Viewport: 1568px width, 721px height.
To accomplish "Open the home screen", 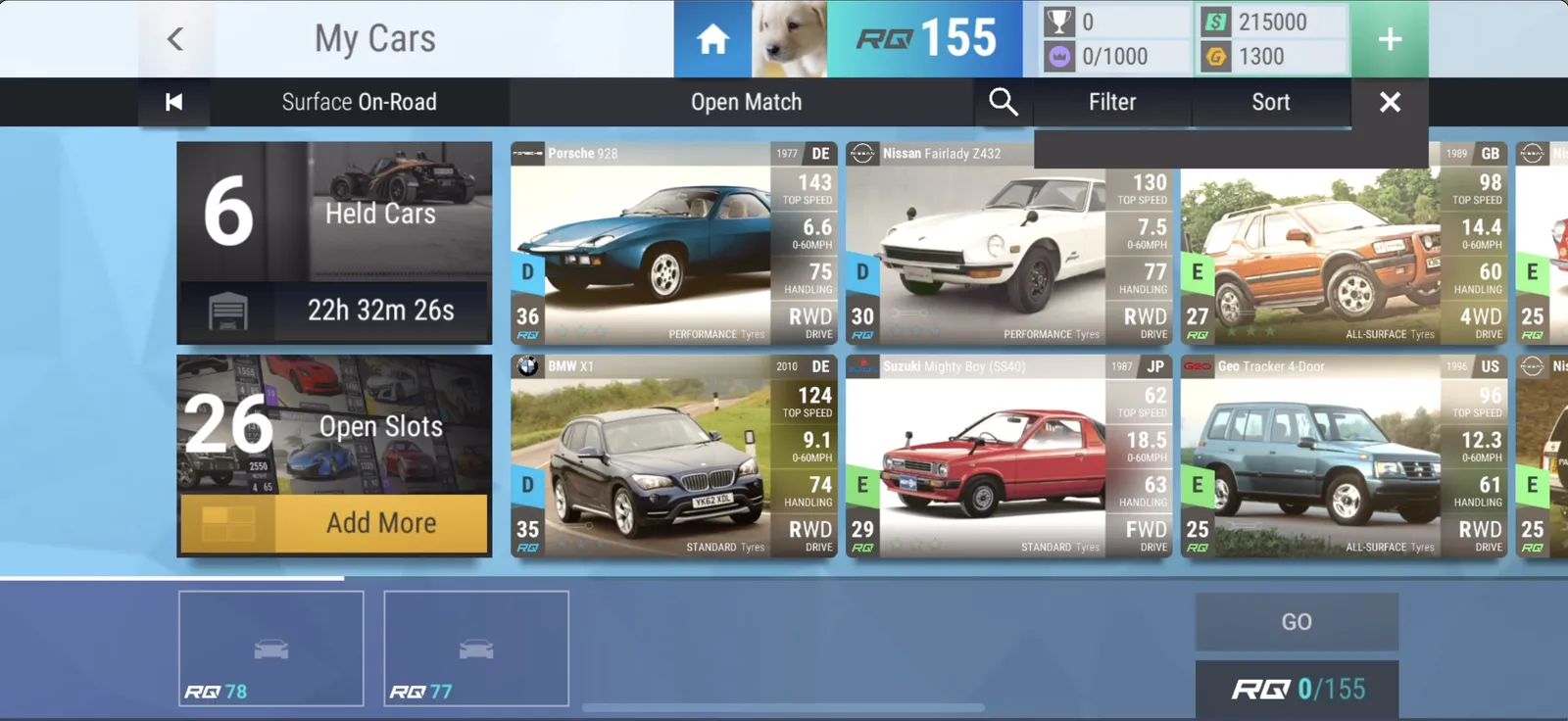I will (x=712, y=39).
